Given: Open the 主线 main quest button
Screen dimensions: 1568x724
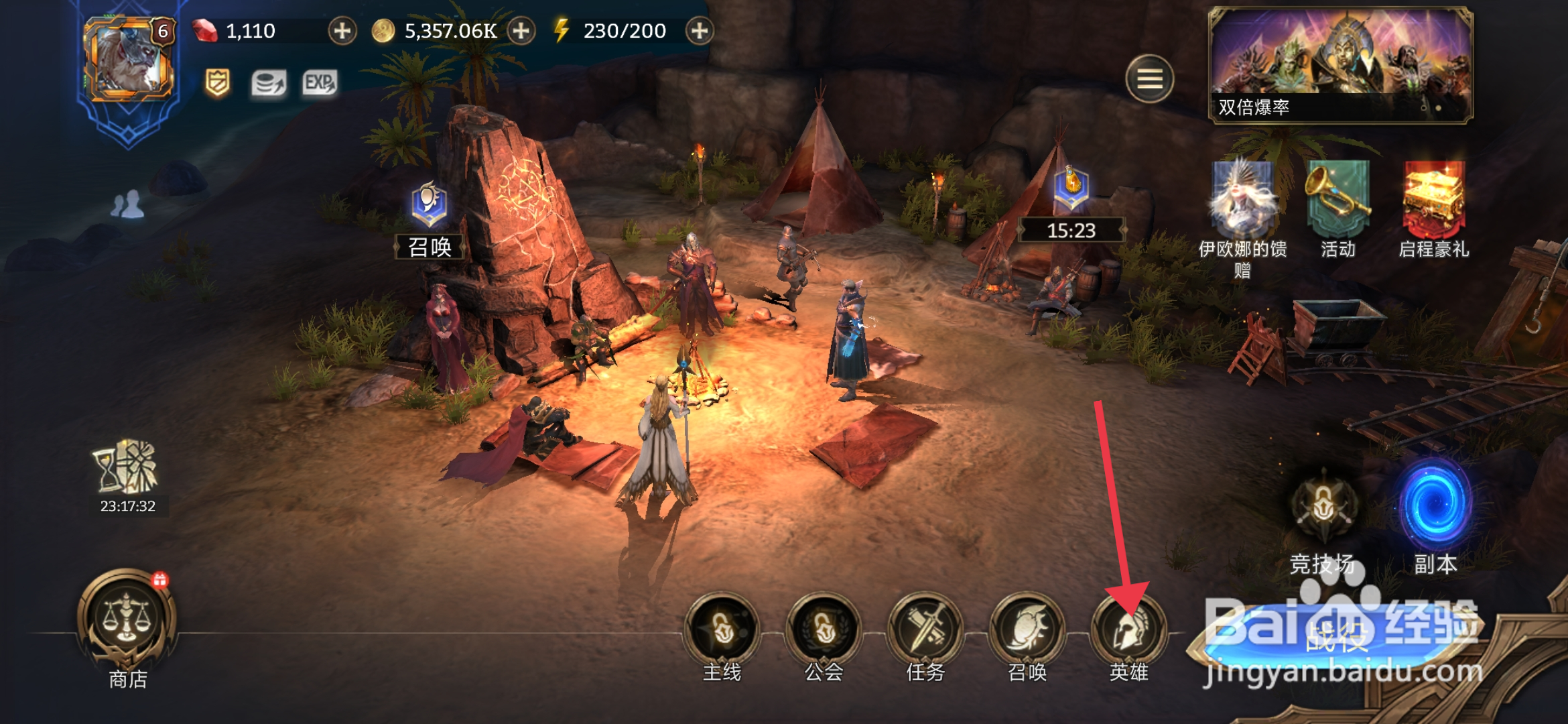Looking at the screenshot, I should pyautogui.click(x=722, y=630).
